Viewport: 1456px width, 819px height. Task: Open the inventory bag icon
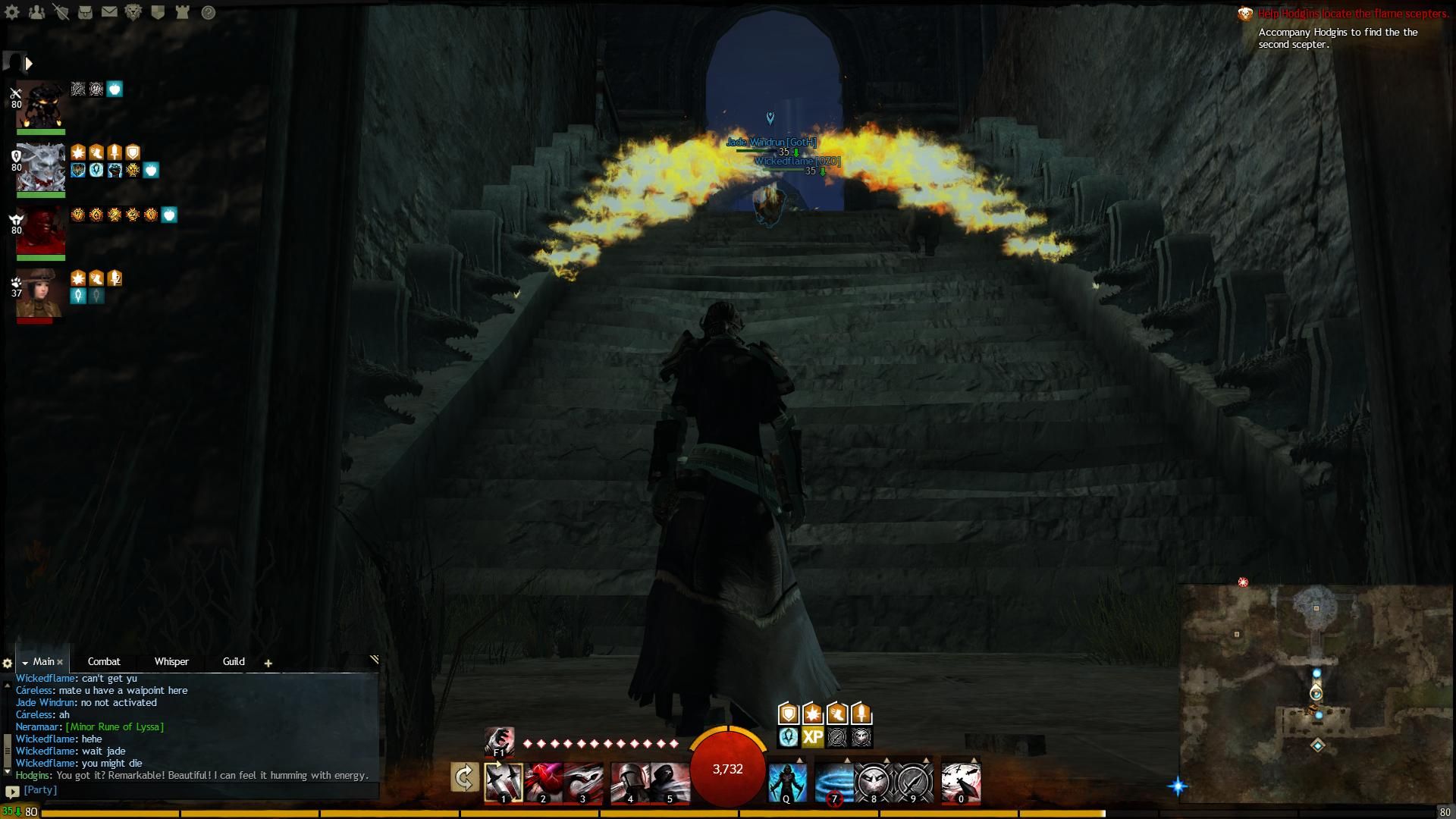85,12
